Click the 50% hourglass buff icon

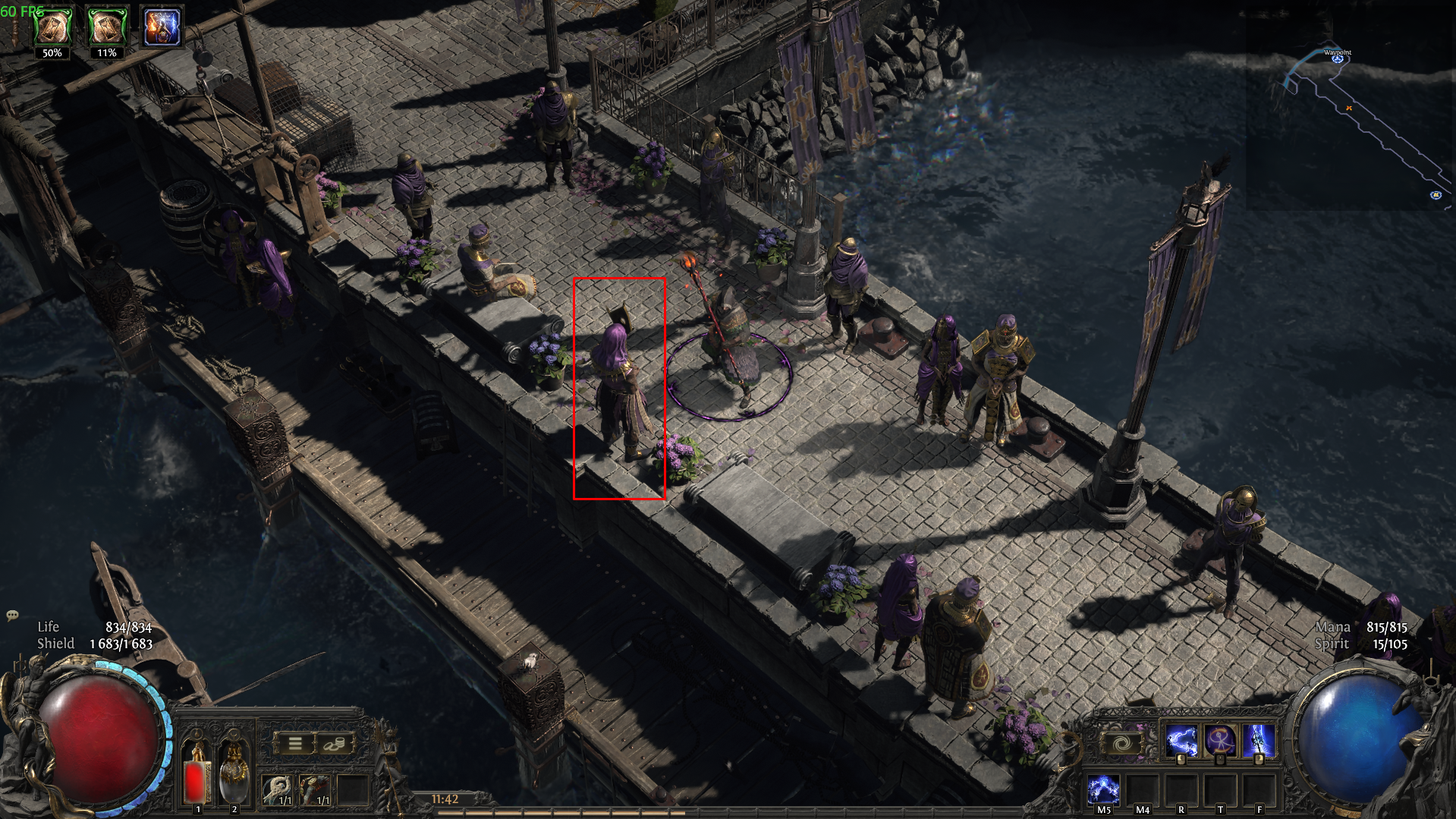click(x=52, y=27)
